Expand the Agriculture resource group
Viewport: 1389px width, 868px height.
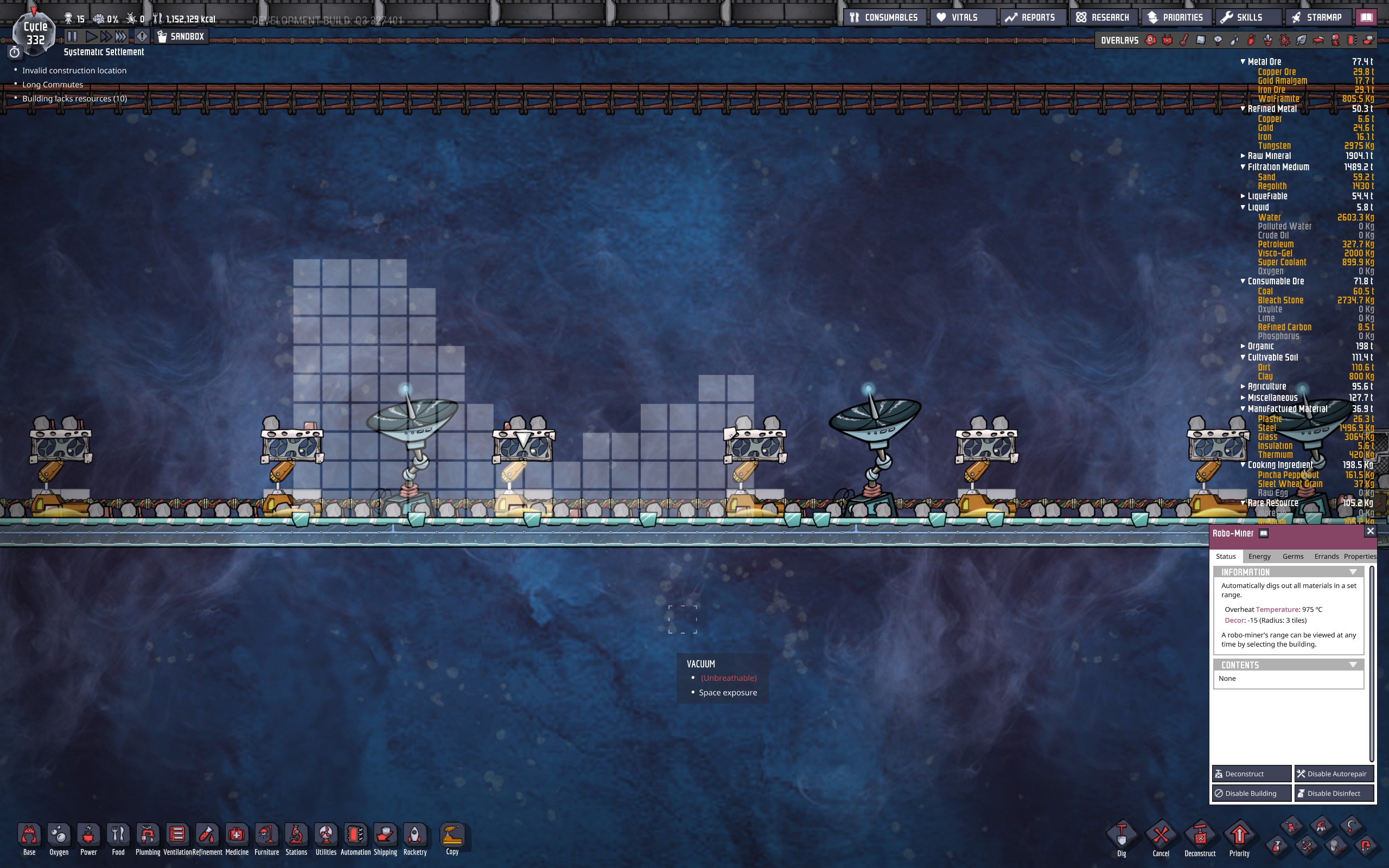pos(1243,386)
